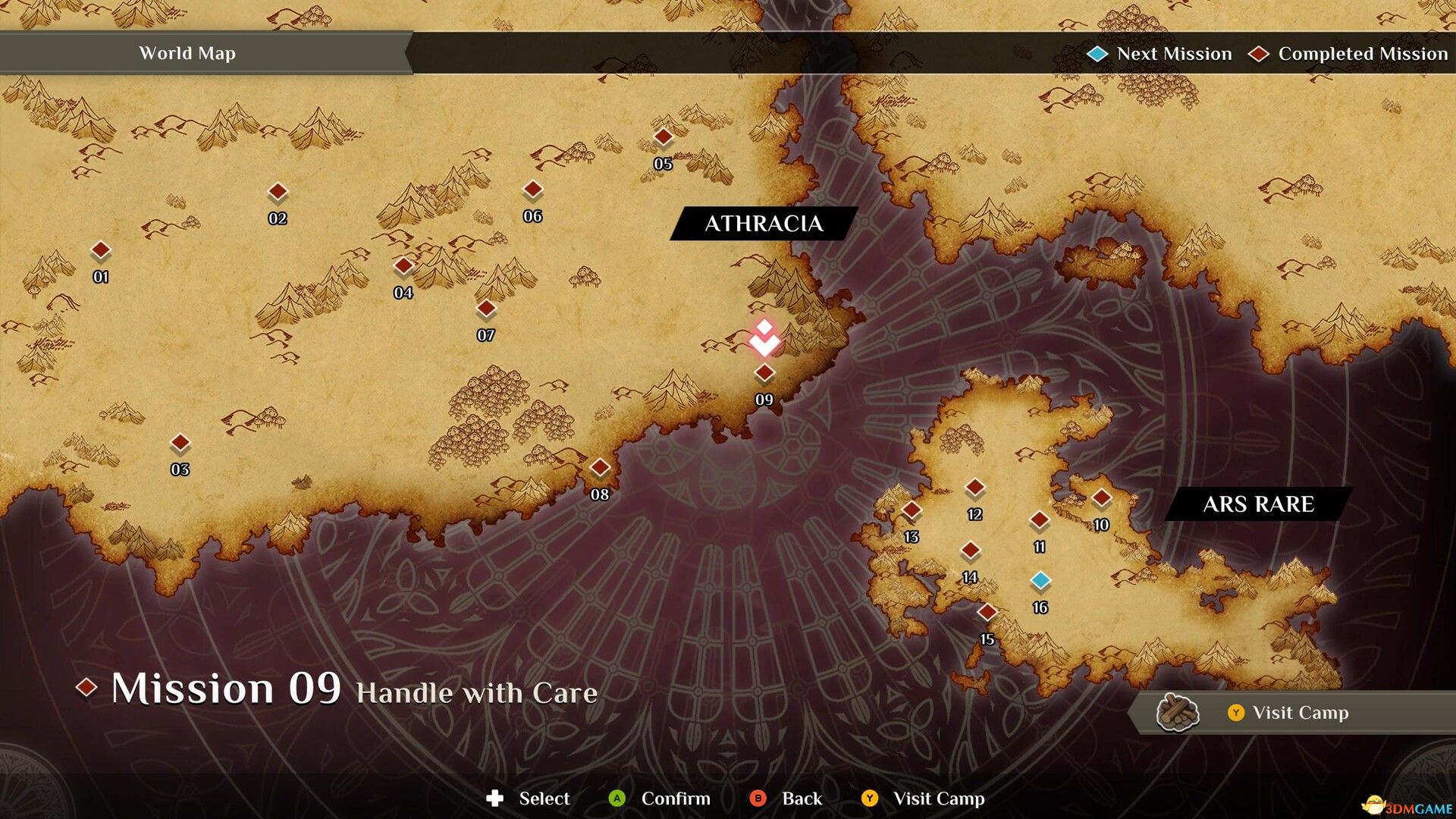Select mission 14 on the island
Viewport: 1456px width, 819px height.
(971, 551)
